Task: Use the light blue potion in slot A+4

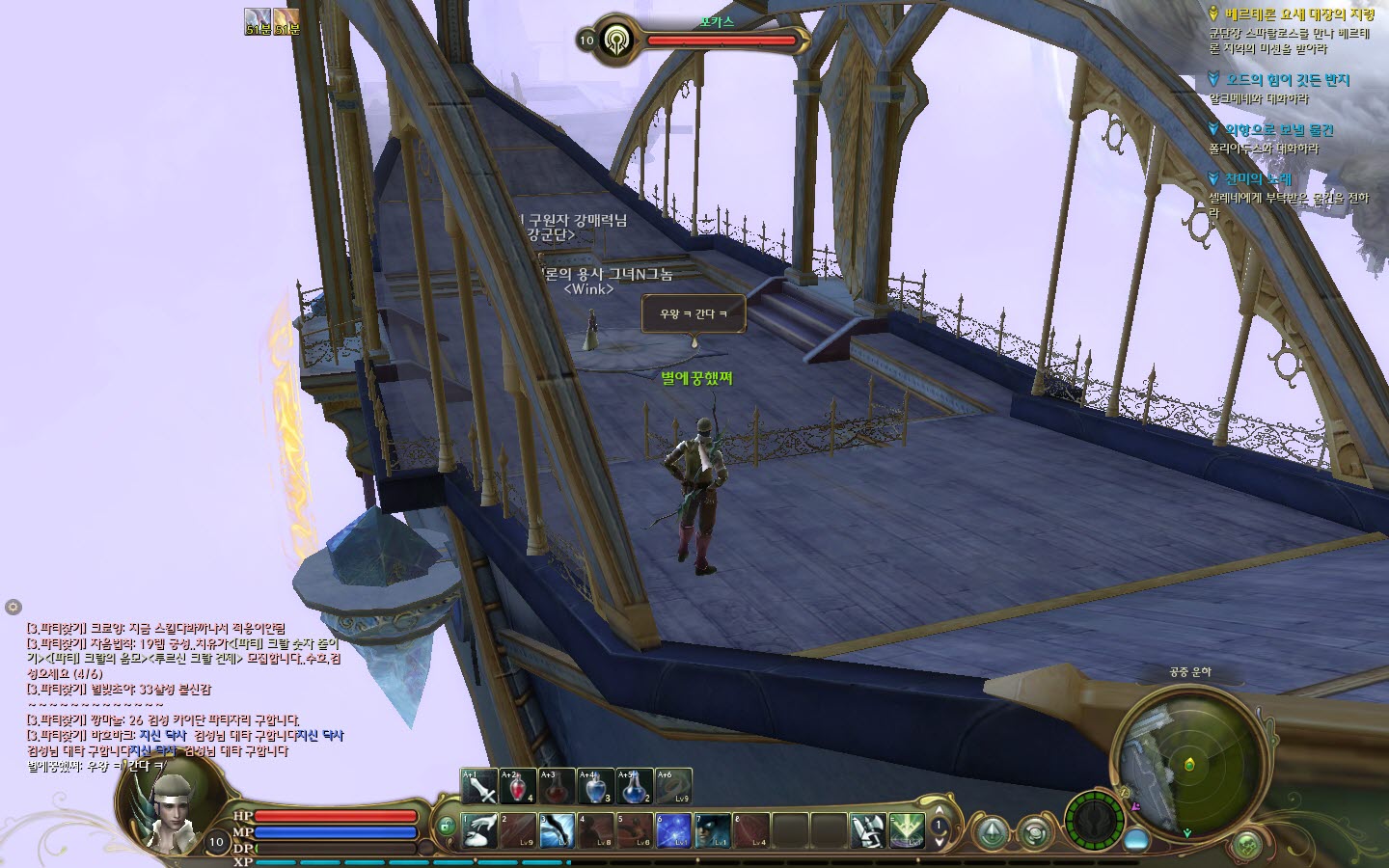Action: click(x=595, y=787)
